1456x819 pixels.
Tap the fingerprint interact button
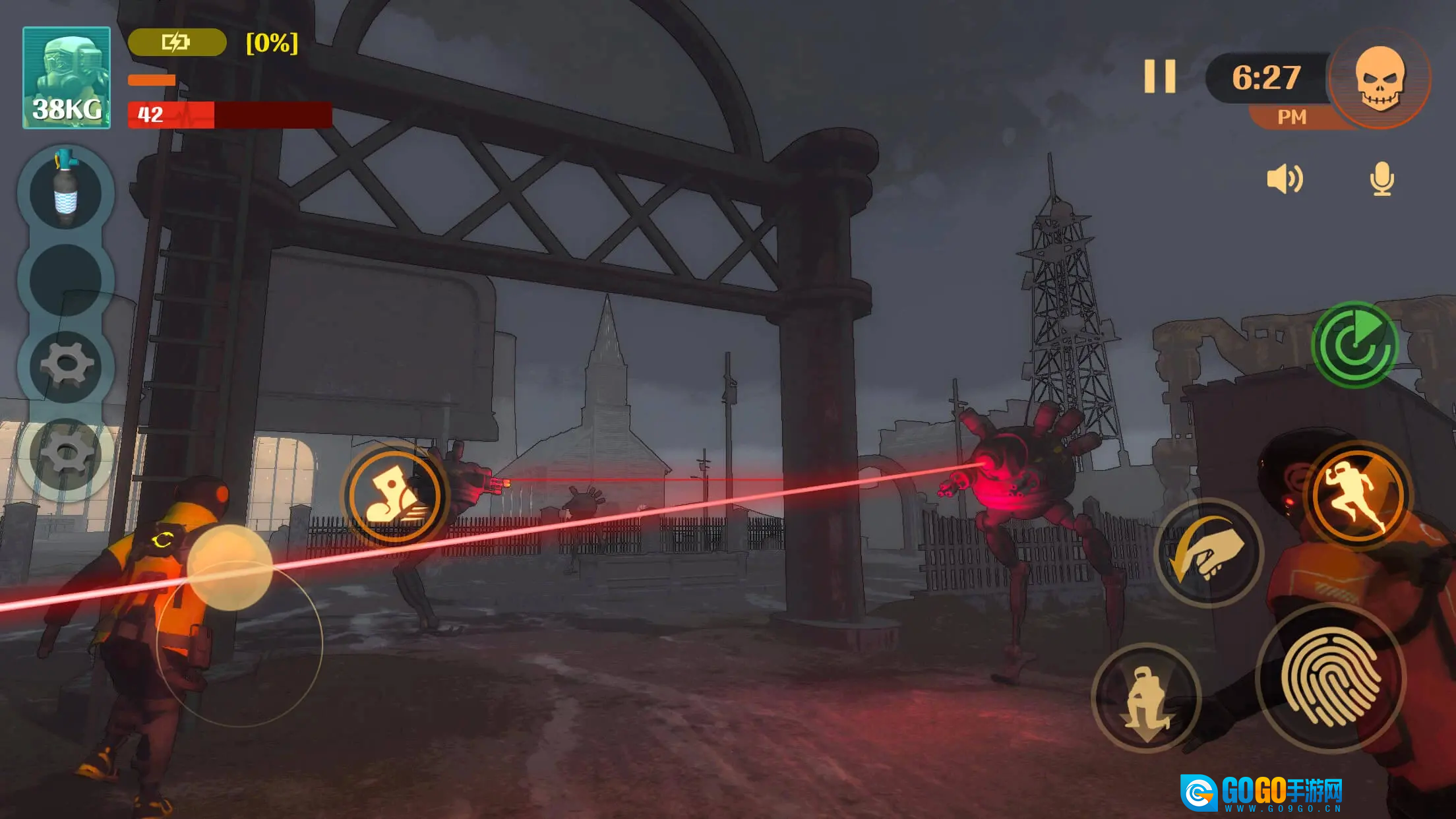tap(1331, 678)
